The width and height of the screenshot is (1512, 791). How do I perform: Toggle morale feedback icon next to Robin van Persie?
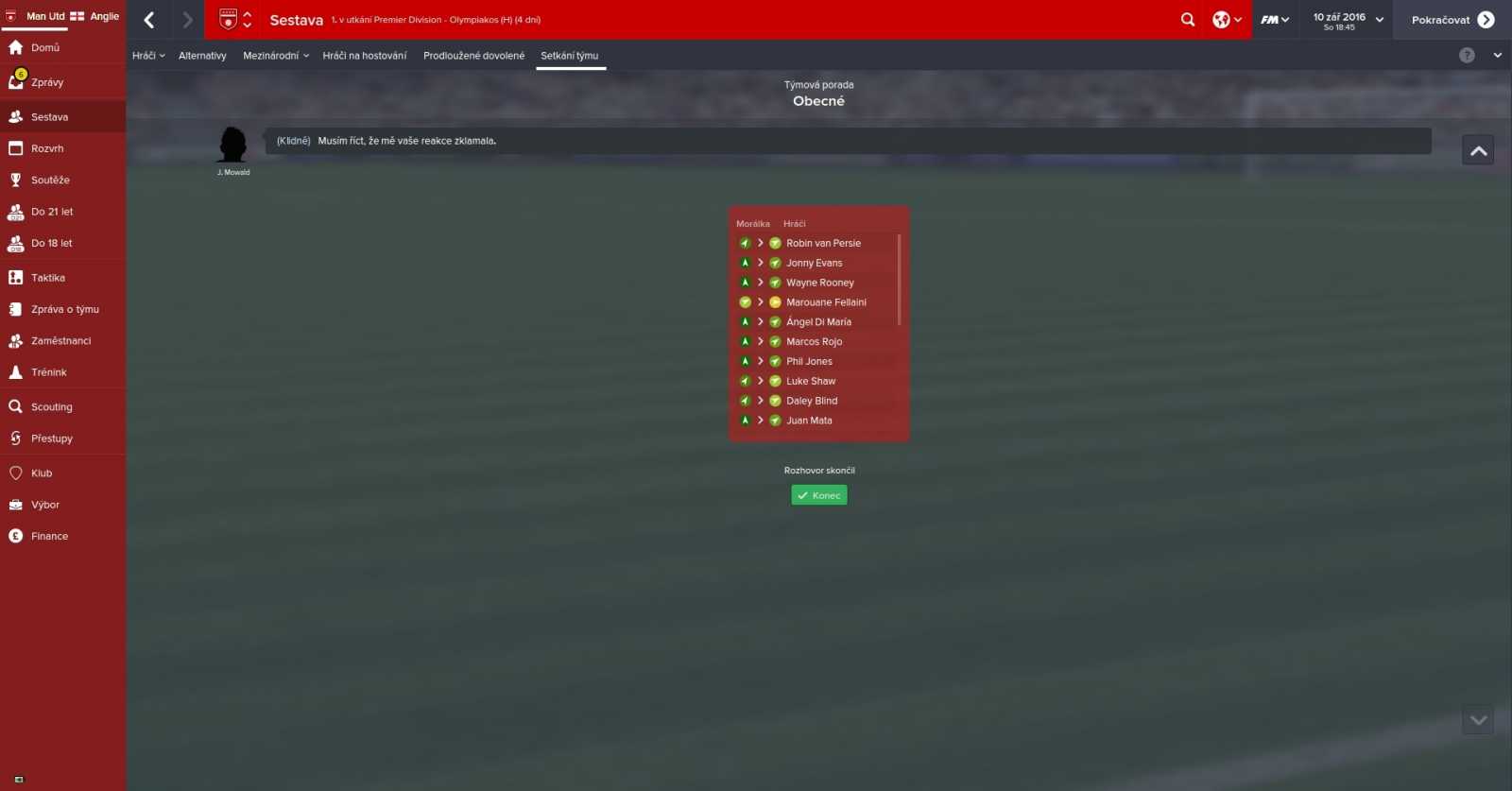(745, 243)
